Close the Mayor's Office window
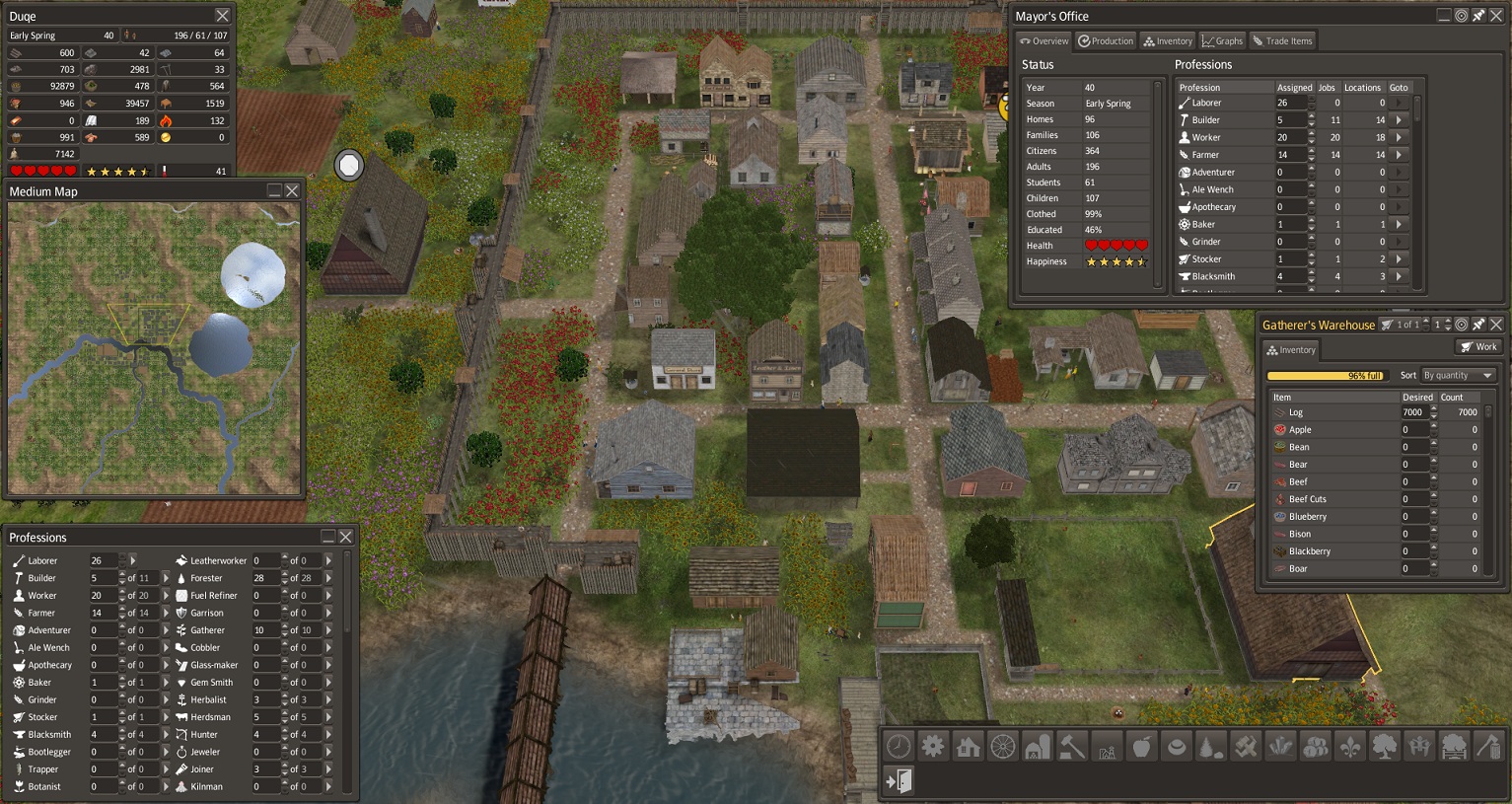 (x=1496, y=16)
